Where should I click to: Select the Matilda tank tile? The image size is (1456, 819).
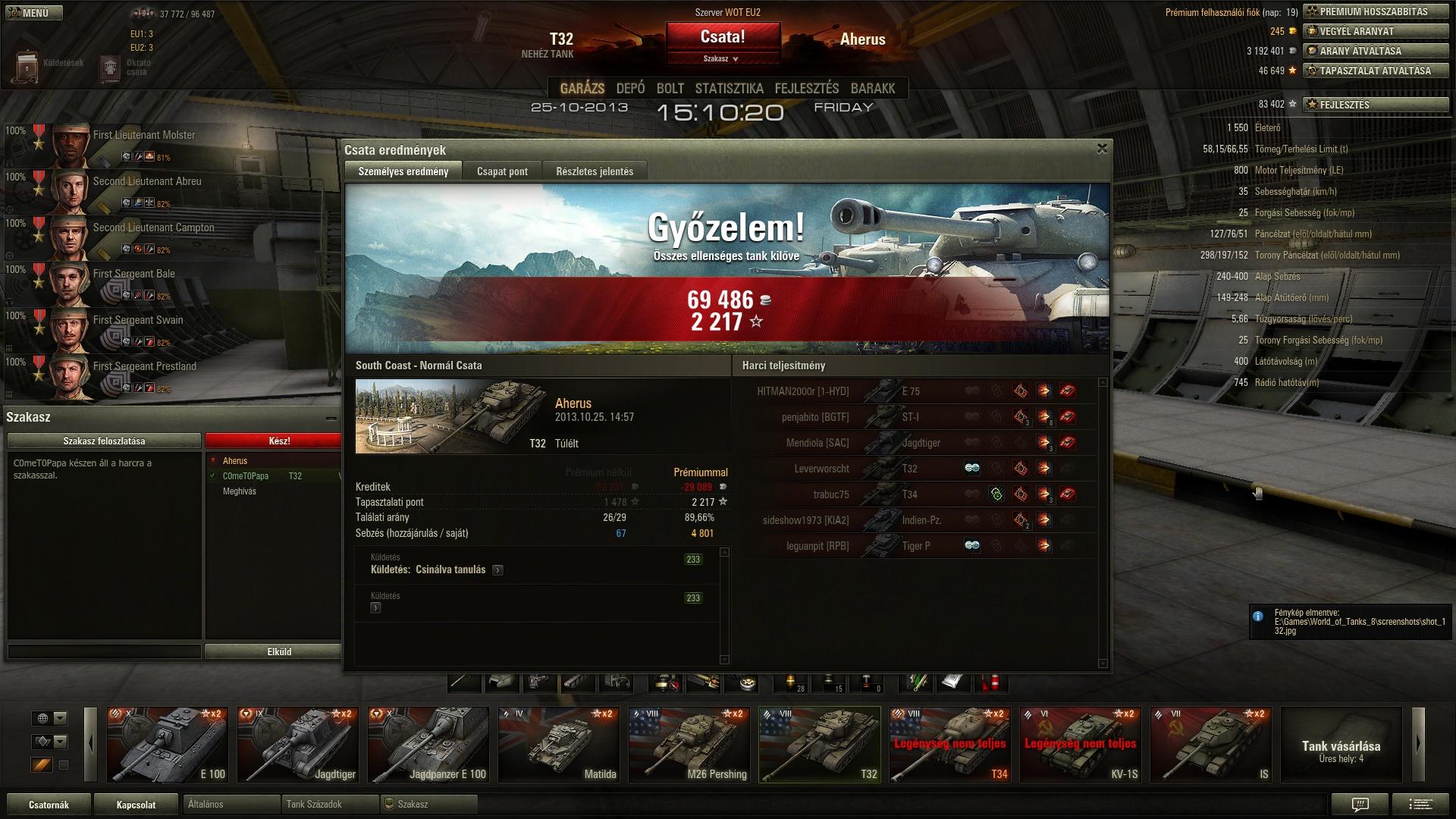[x=558, y=744]
